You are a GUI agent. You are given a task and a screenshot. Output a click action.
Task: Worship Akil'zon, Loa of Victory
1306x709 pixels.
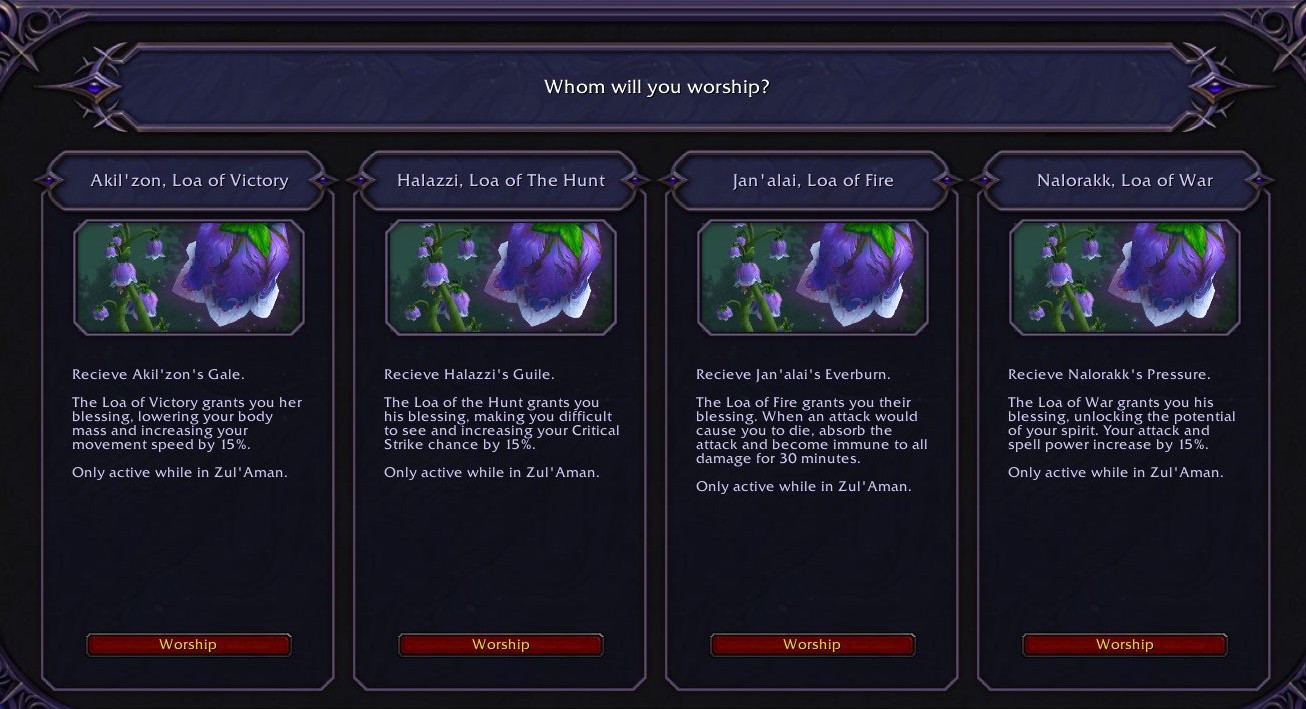(188, 645)
